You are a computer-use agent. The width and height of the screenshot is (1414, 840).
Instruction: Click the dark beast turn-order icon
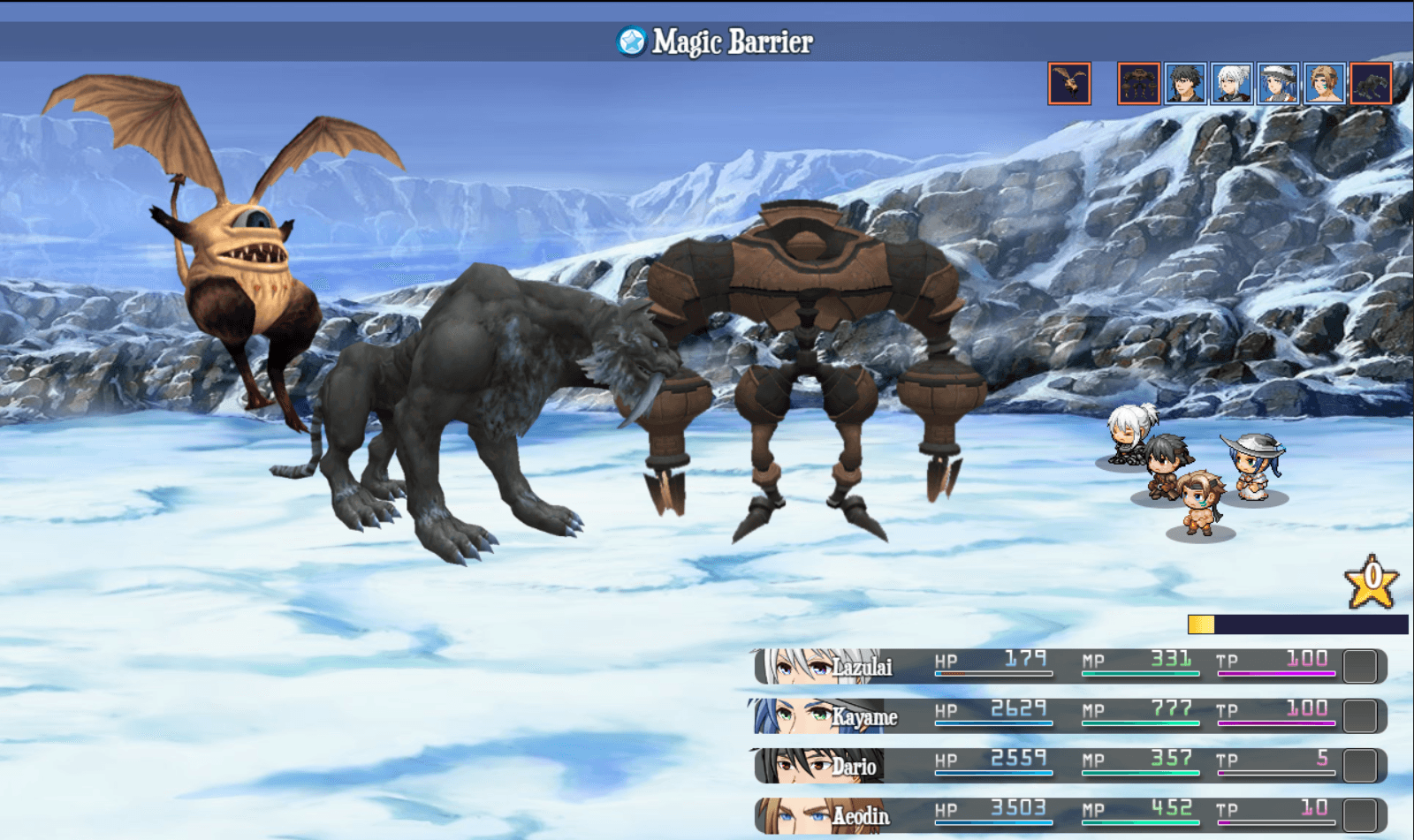pyautogui.click(x=1371, y=84)
